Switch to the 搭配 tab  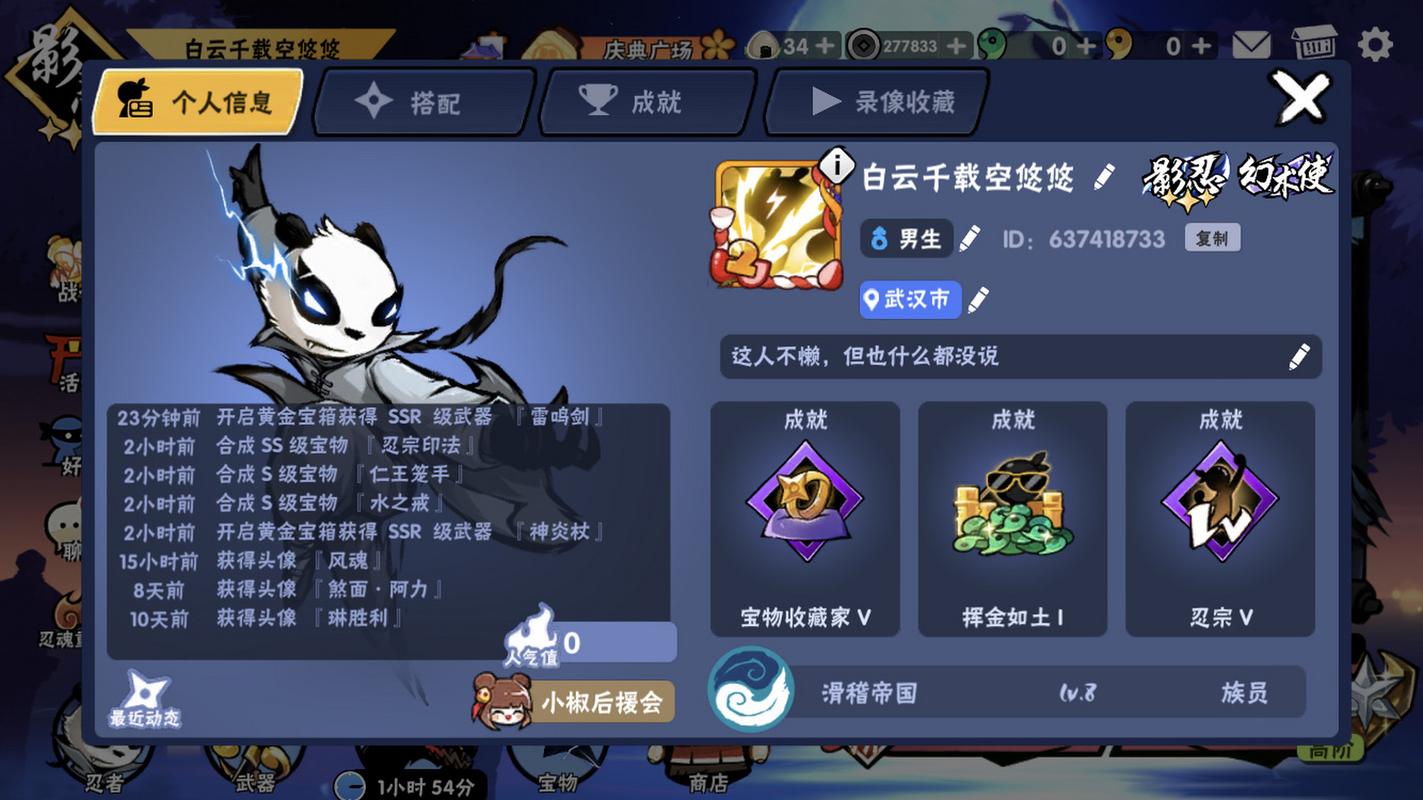[x=420, y=100]
